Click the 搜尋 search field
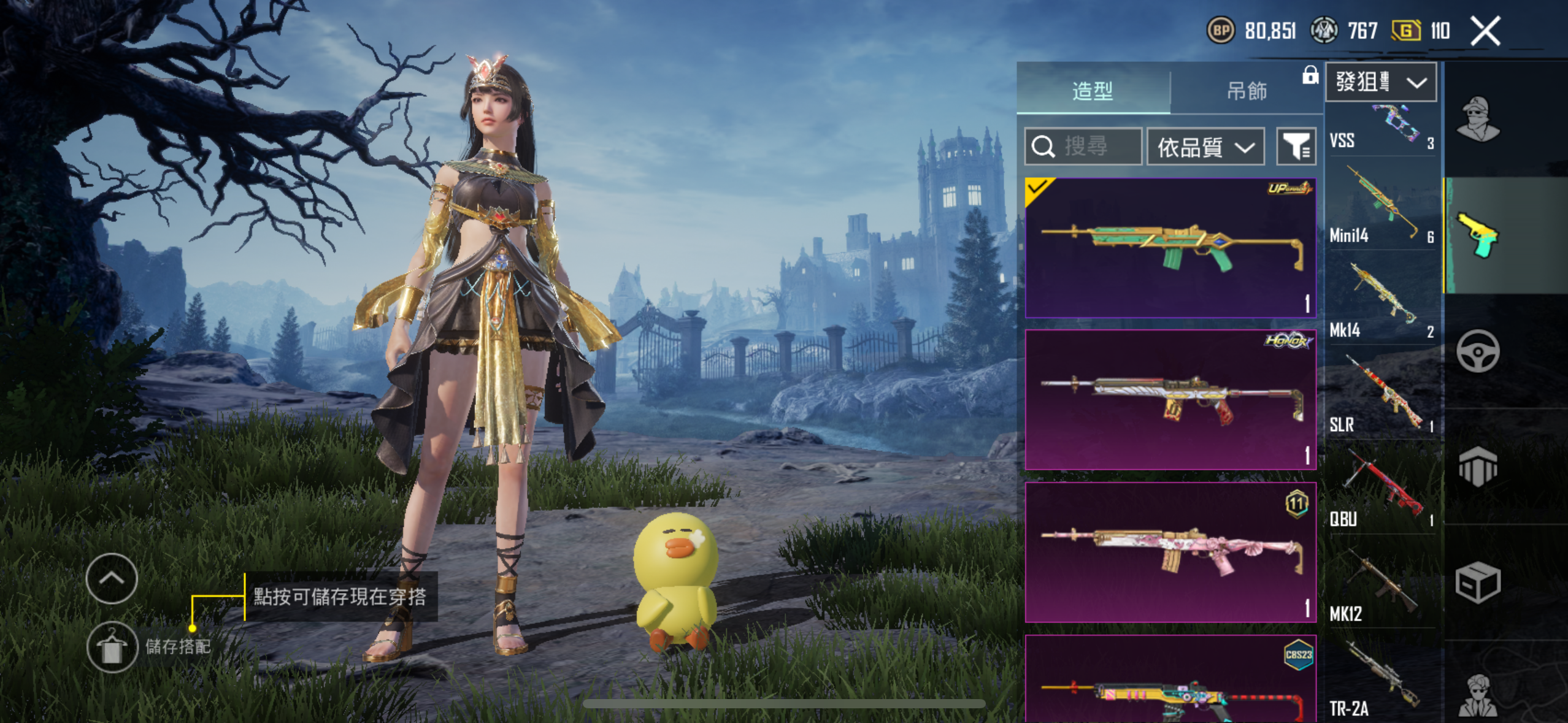Viewport: 1568px width, 723px height. (1083, 147)
